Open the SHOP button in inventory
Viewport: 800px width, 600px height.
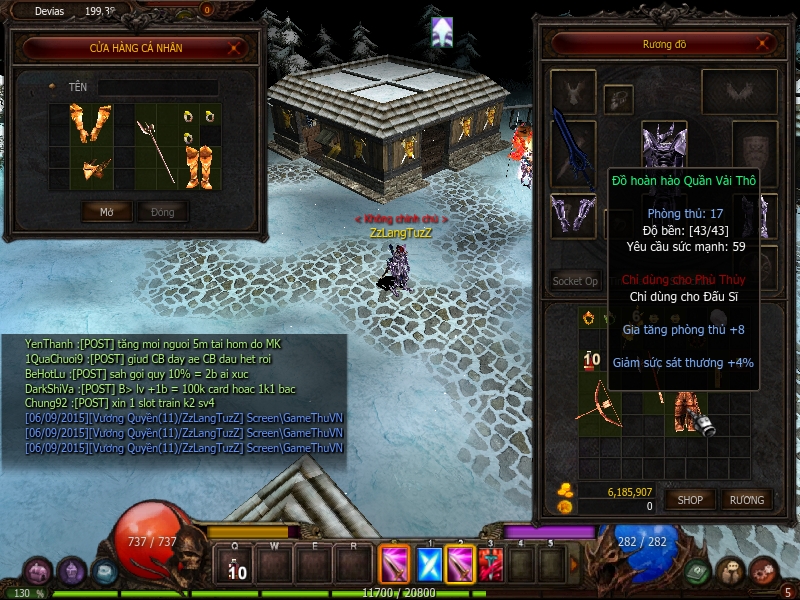tap(691, 499)
